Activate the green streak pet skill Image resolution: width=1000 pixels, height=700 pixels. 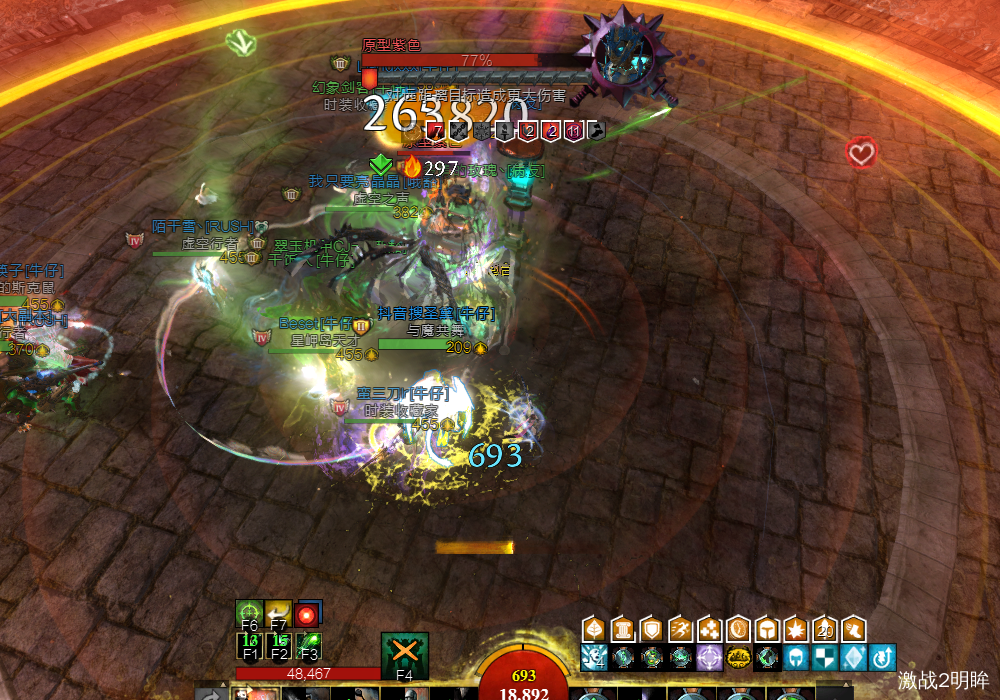point(309,645)
